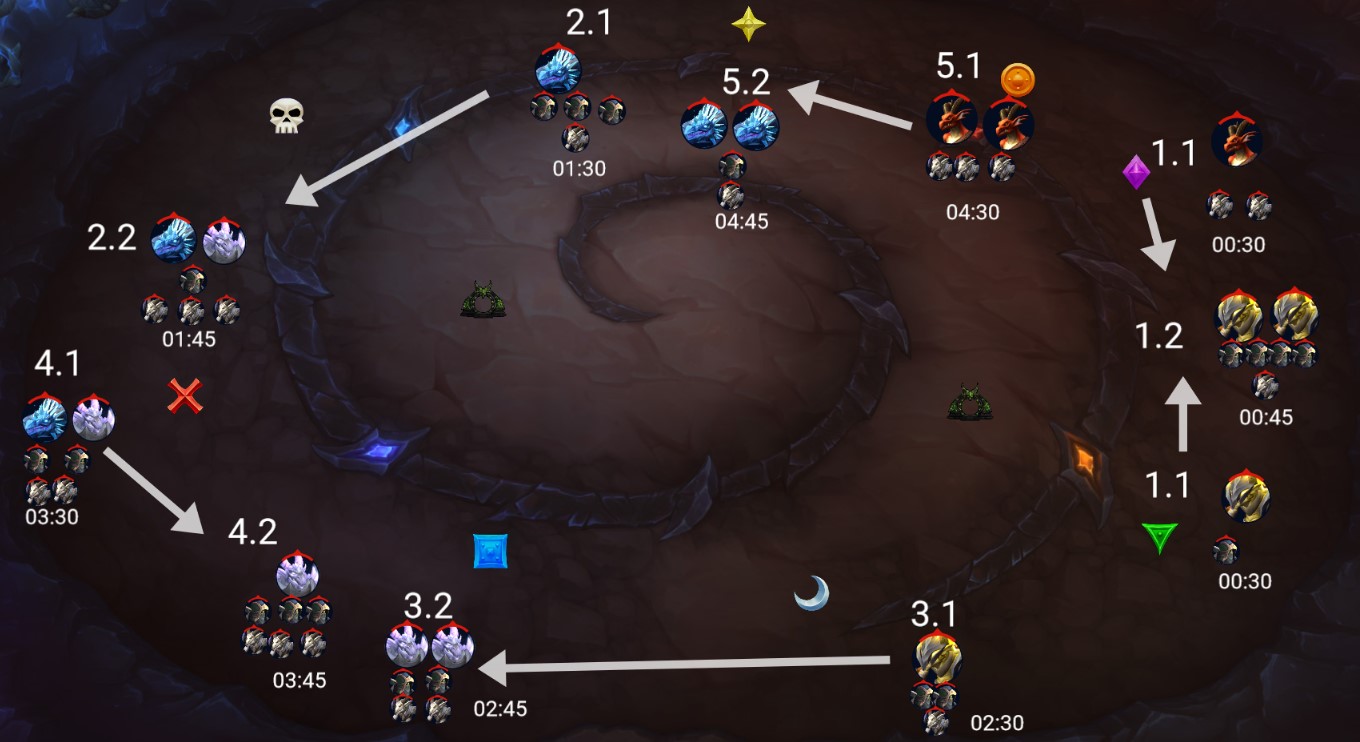Viewport: 1360px width, 742px height.
Task: Click the green triangle map marker
Action: pos(1159,538)
